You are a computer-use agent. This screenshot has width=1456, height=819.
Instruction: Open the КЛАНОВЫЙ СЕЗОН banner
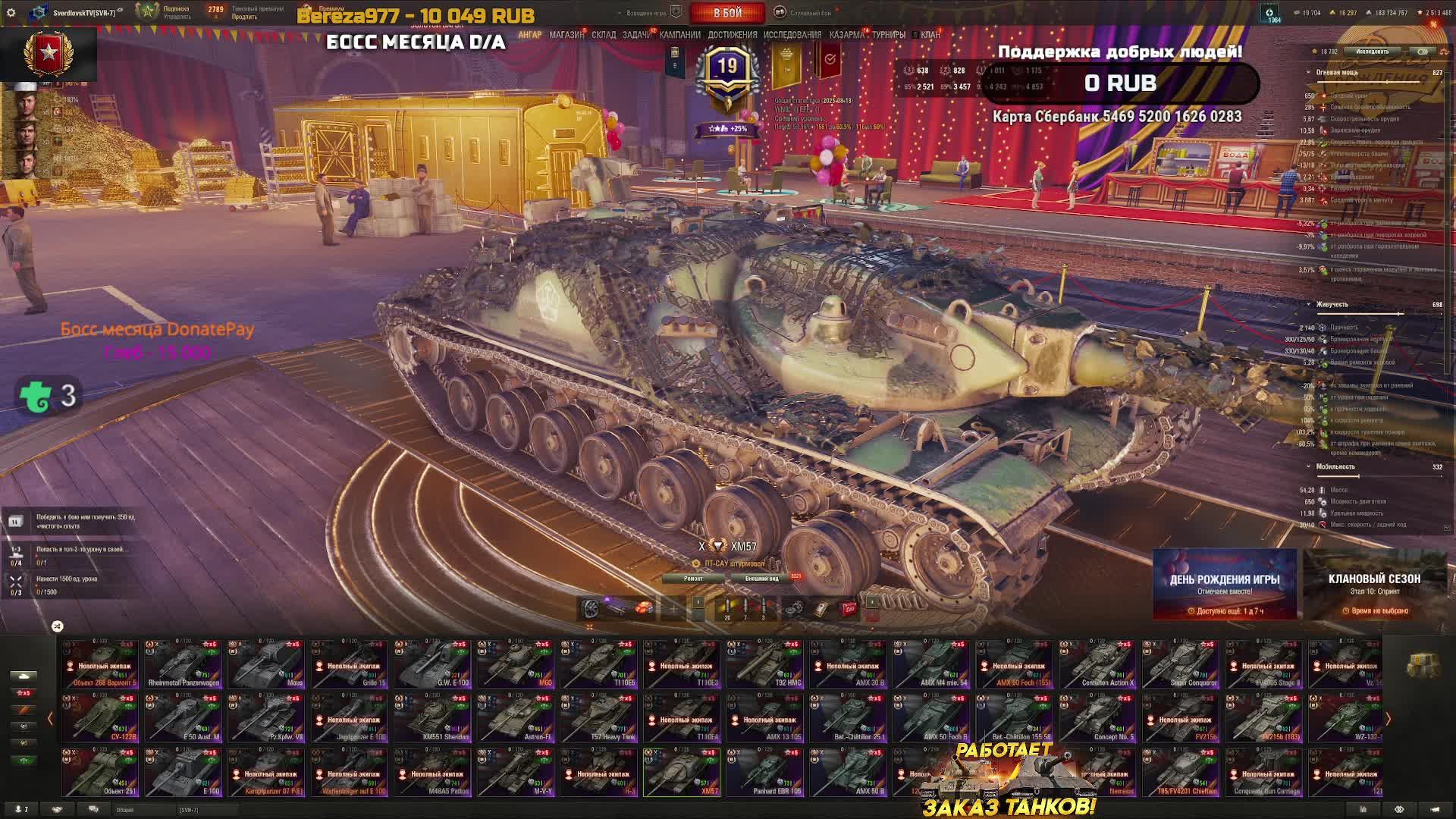click(x=1374, y=585)
